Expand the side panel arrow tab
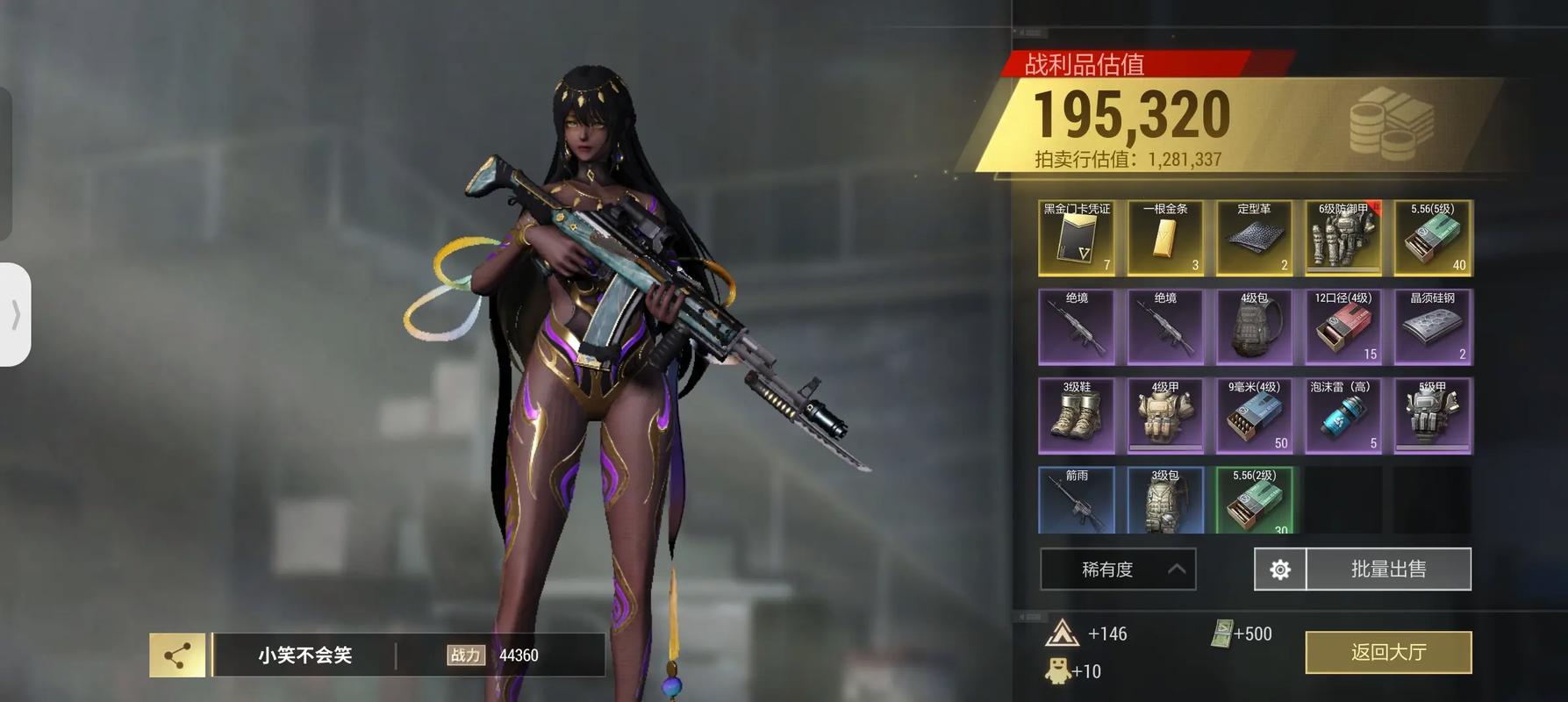The width and height of the screenshot is (1568, 702). click(x=16, y=314)
